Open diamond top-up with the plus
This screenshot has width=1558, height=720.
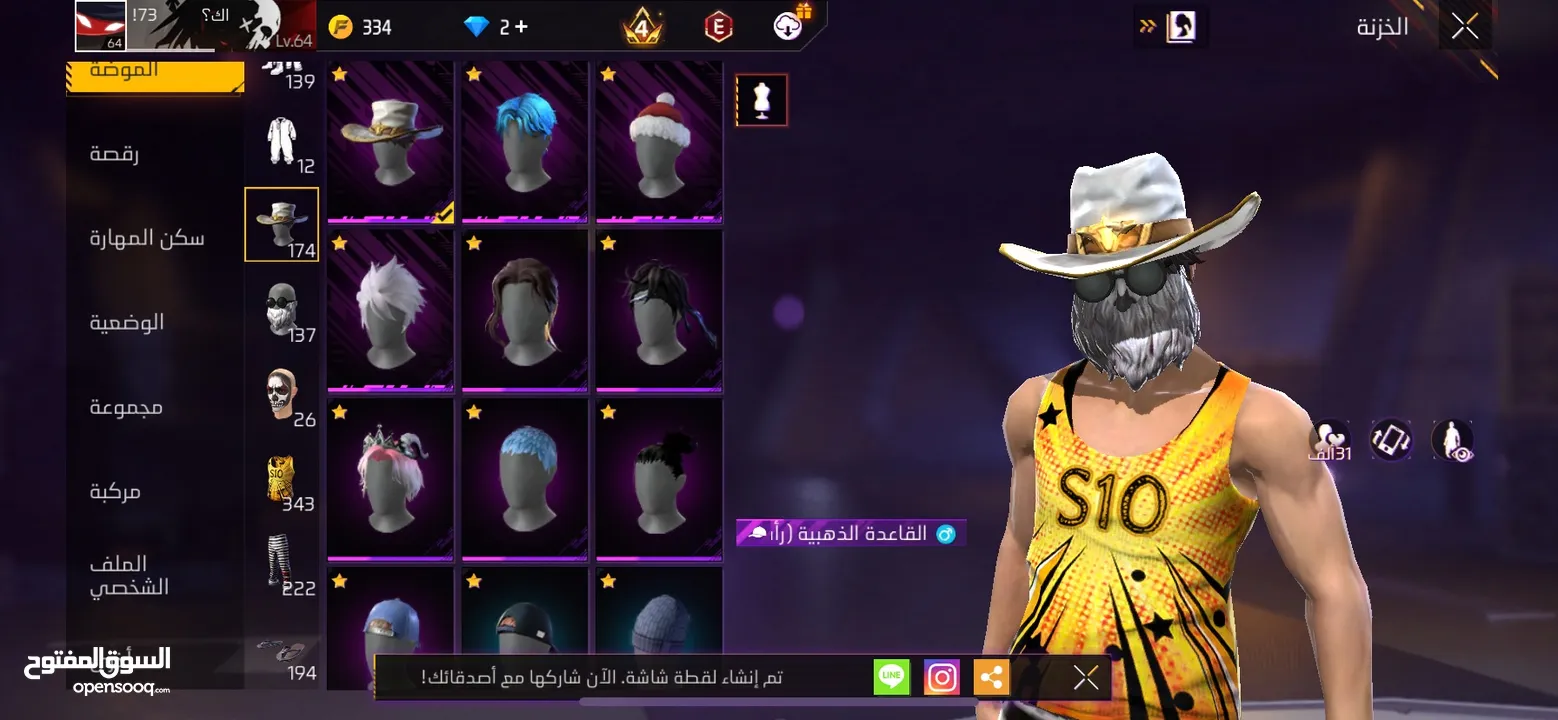(x=524, y=25)
